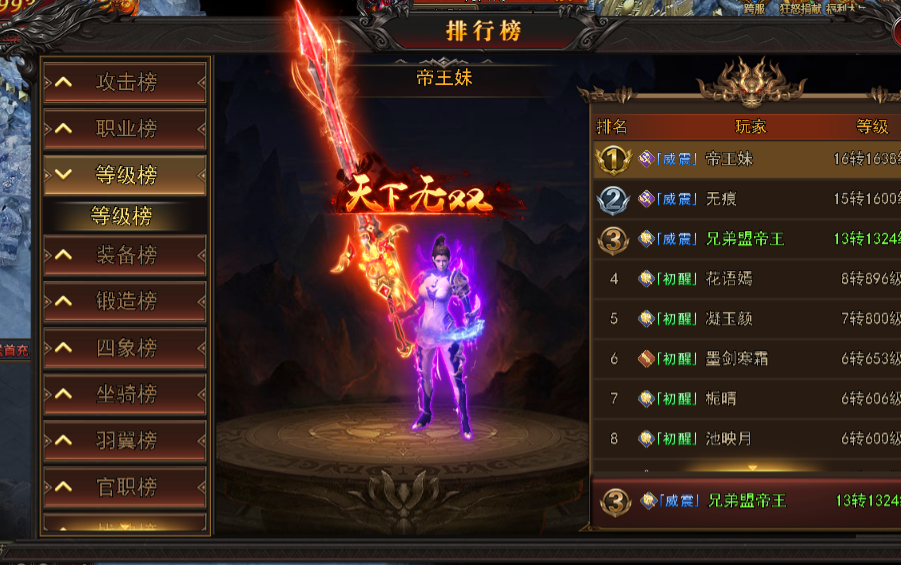901x565 pixels.
Task: Select the highlighted 等级榜 sub-entry
Action: point(121,215)
